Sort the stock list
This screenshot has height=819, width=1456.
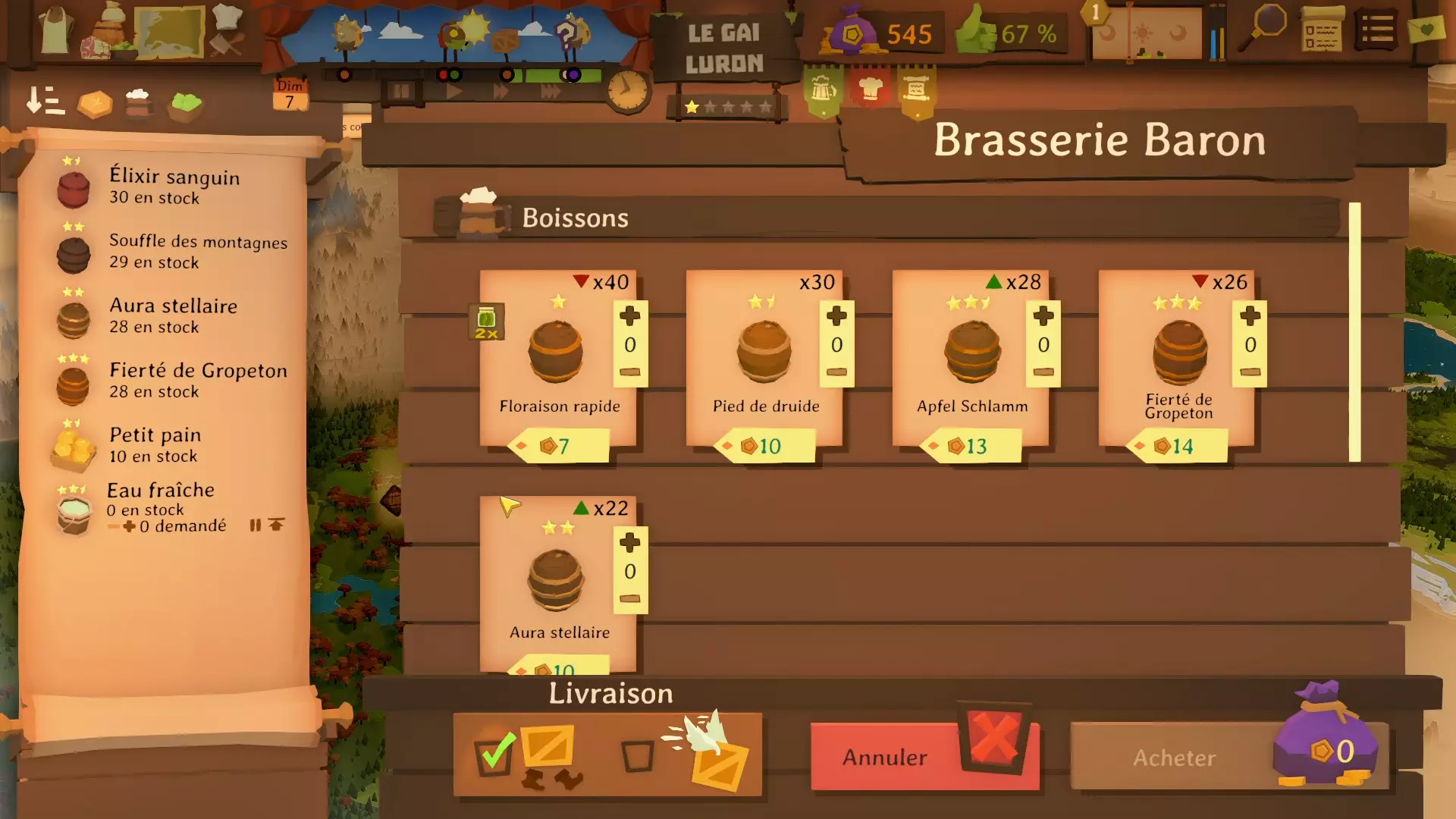click(x=45, y=101)
